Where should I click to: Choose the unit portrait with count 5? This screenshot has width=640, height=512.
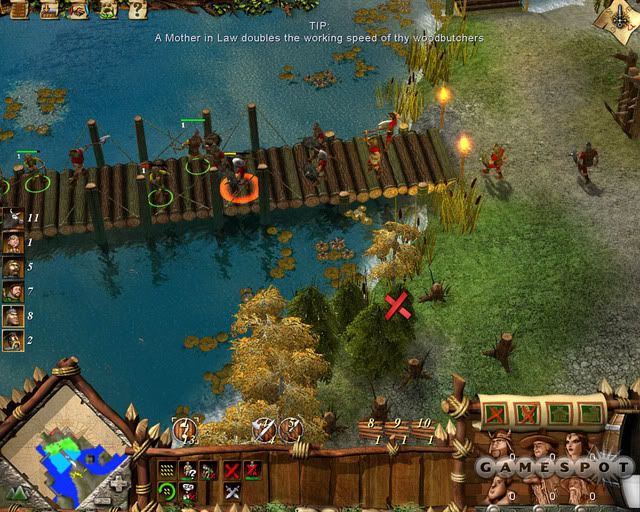[x=13, y=267]
